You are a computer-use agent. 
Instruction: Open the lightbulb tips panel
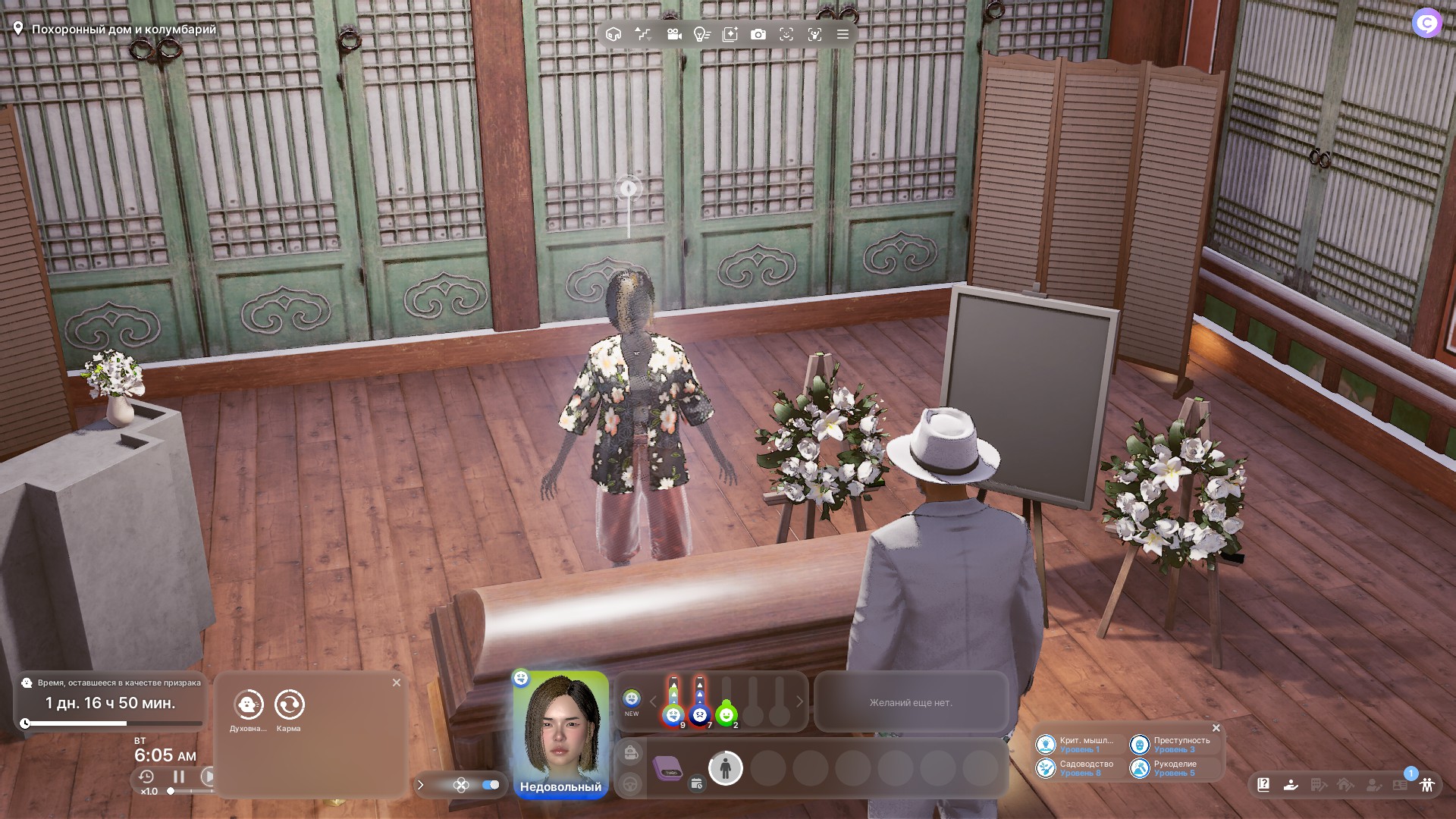click(701, 34)
